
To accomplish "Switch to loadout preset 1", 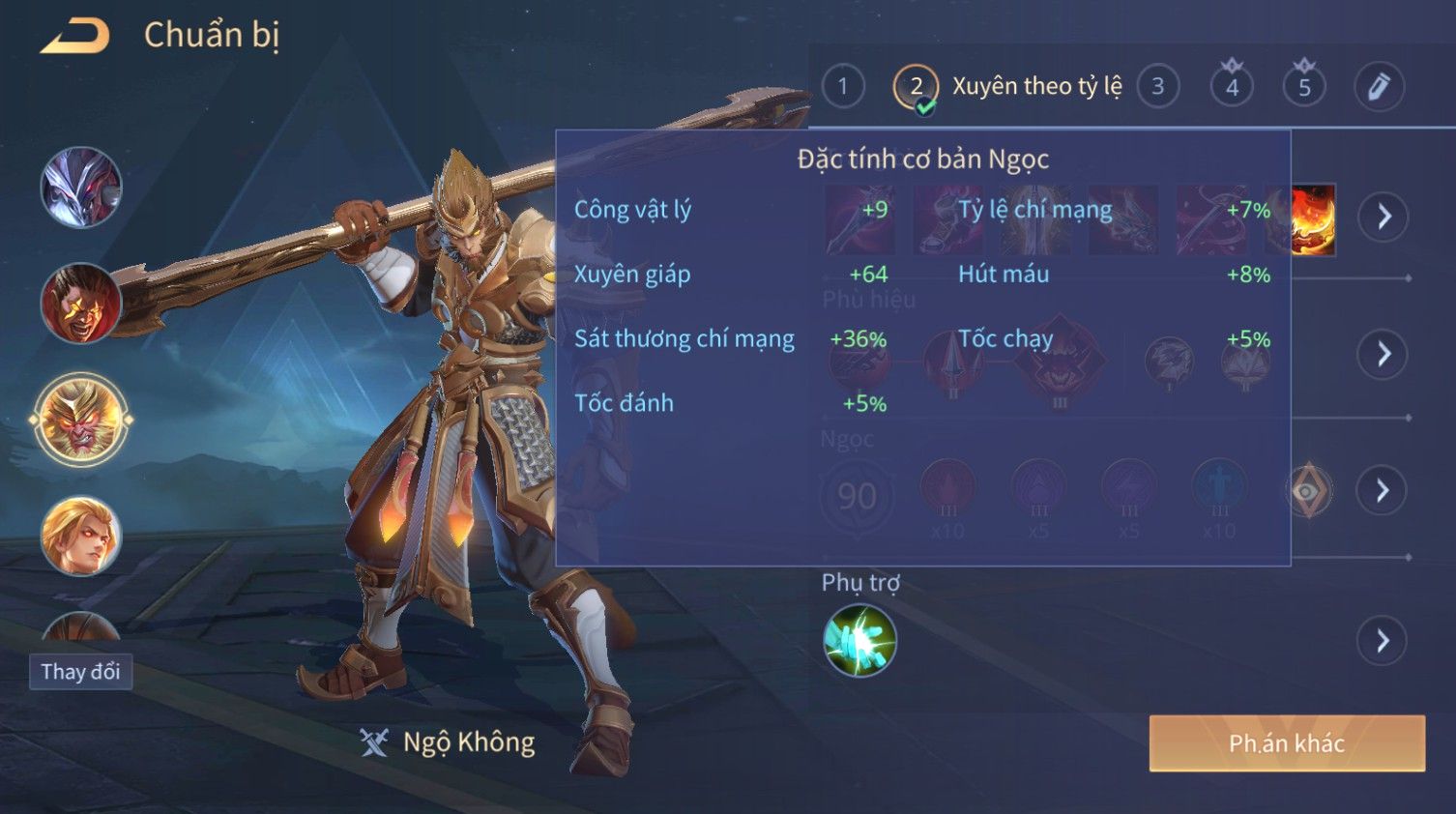I will click(843, 87).
